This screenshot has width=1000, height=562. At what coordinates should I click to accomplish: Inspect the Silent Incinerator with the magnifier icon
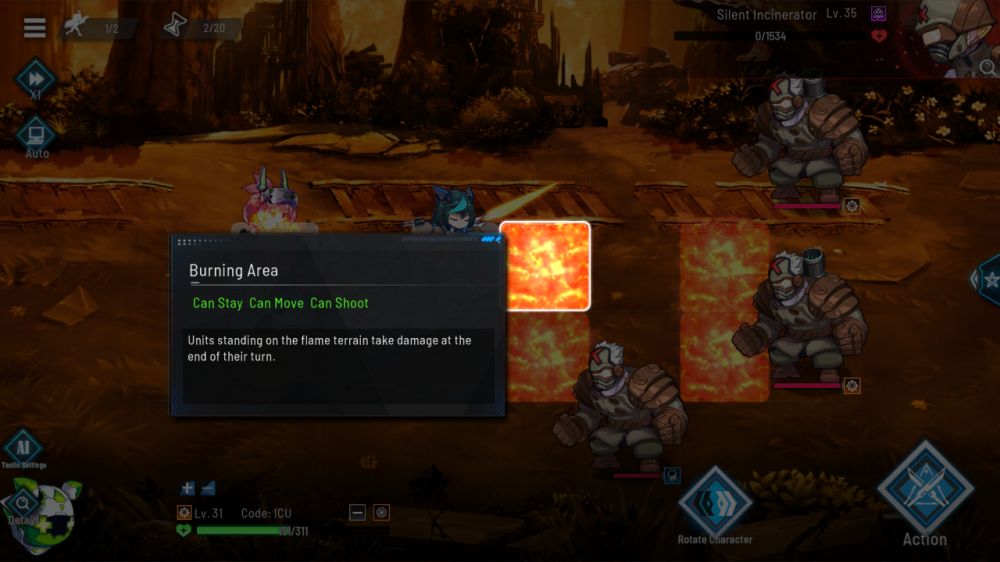[987, 68]
